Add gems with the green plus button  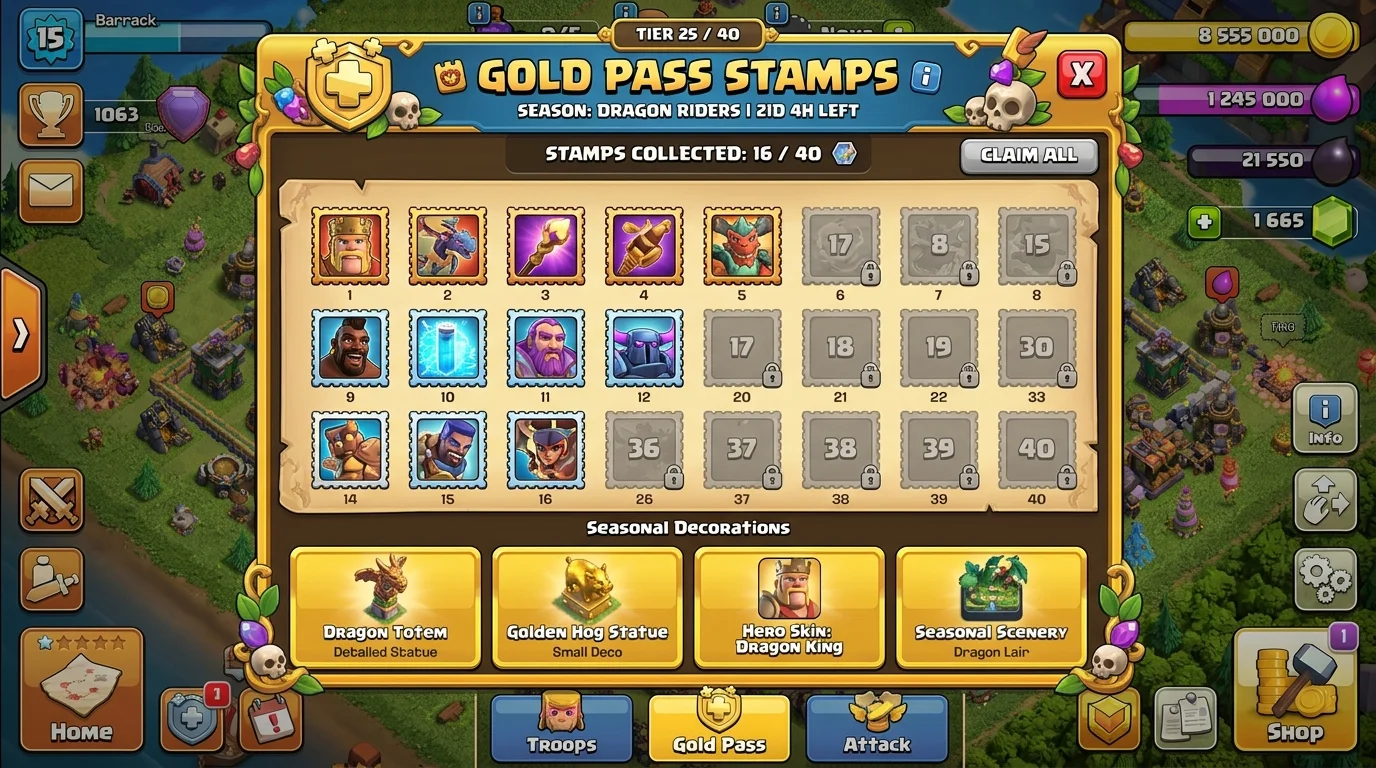[1204, 221]
